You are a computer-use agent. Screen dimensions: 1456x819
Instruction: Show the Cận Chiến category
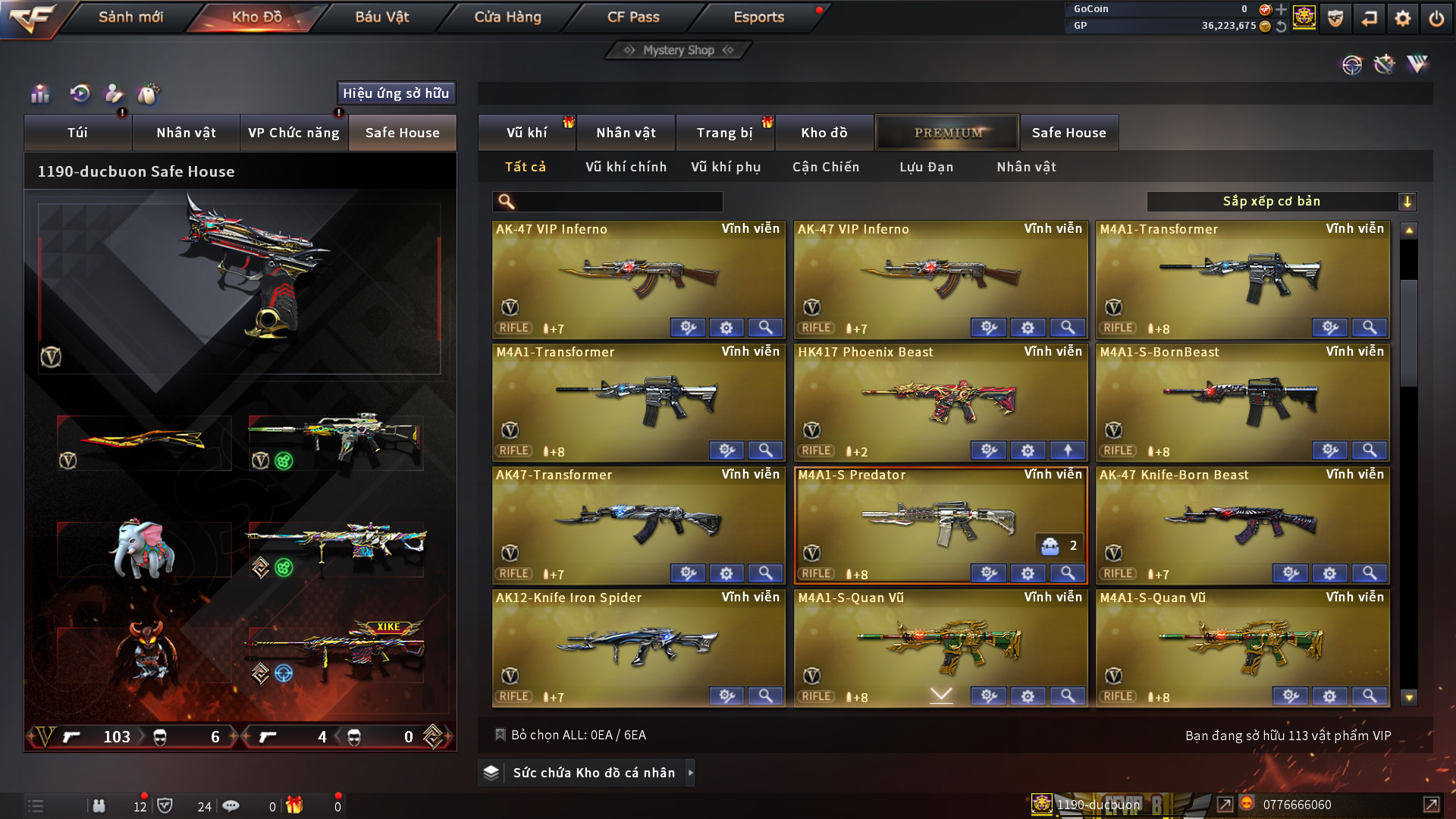[826, 167]
